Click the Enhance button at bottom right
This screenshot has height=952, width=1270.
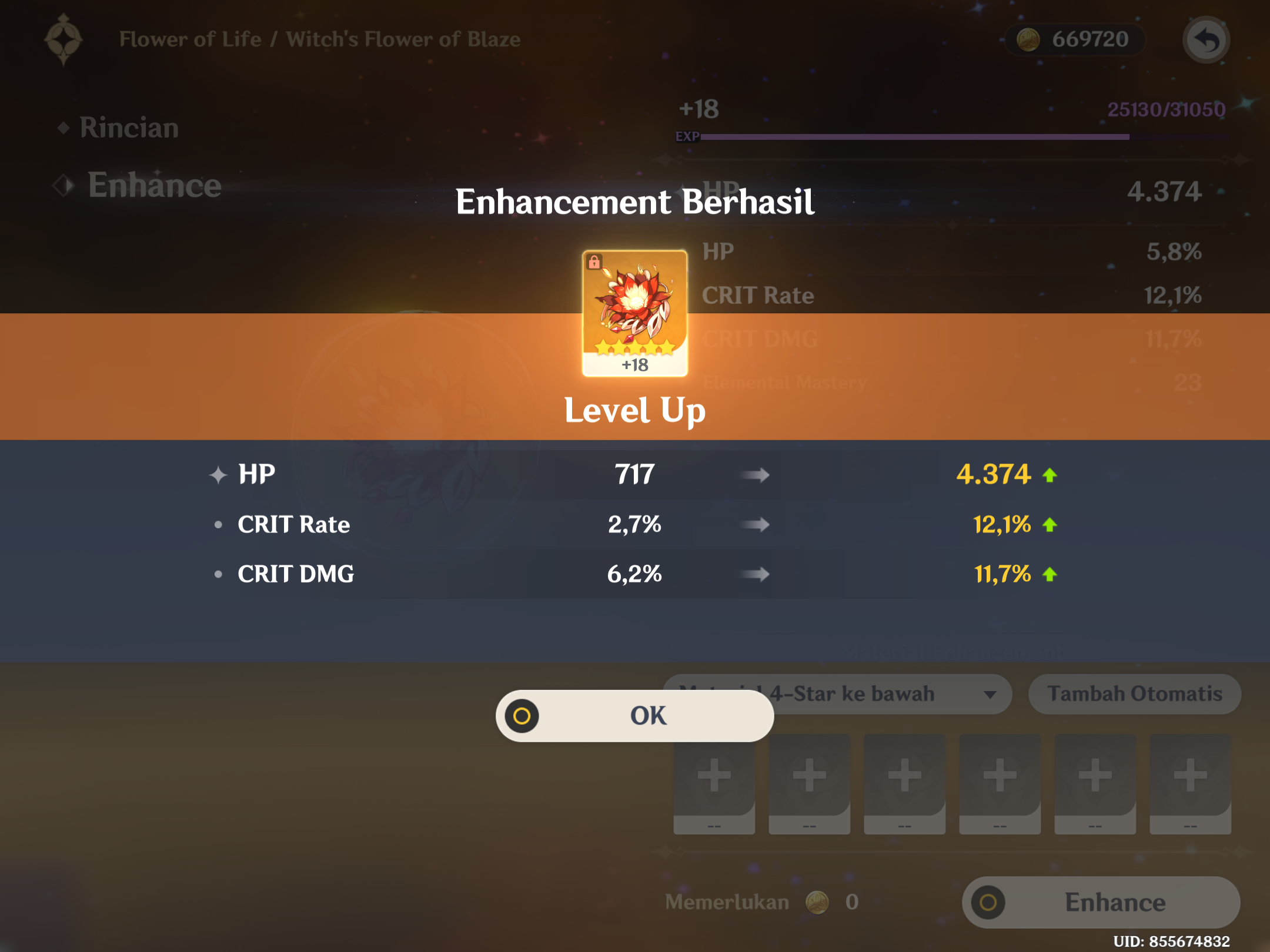[x=1100, y=903]
